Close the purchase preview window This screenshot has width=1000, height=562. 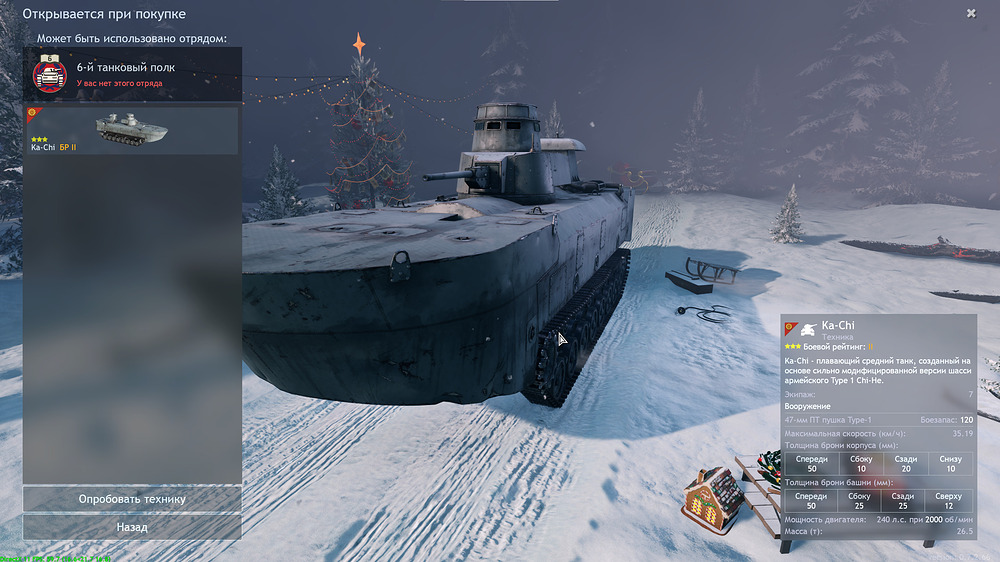click(x=971, y=14)
